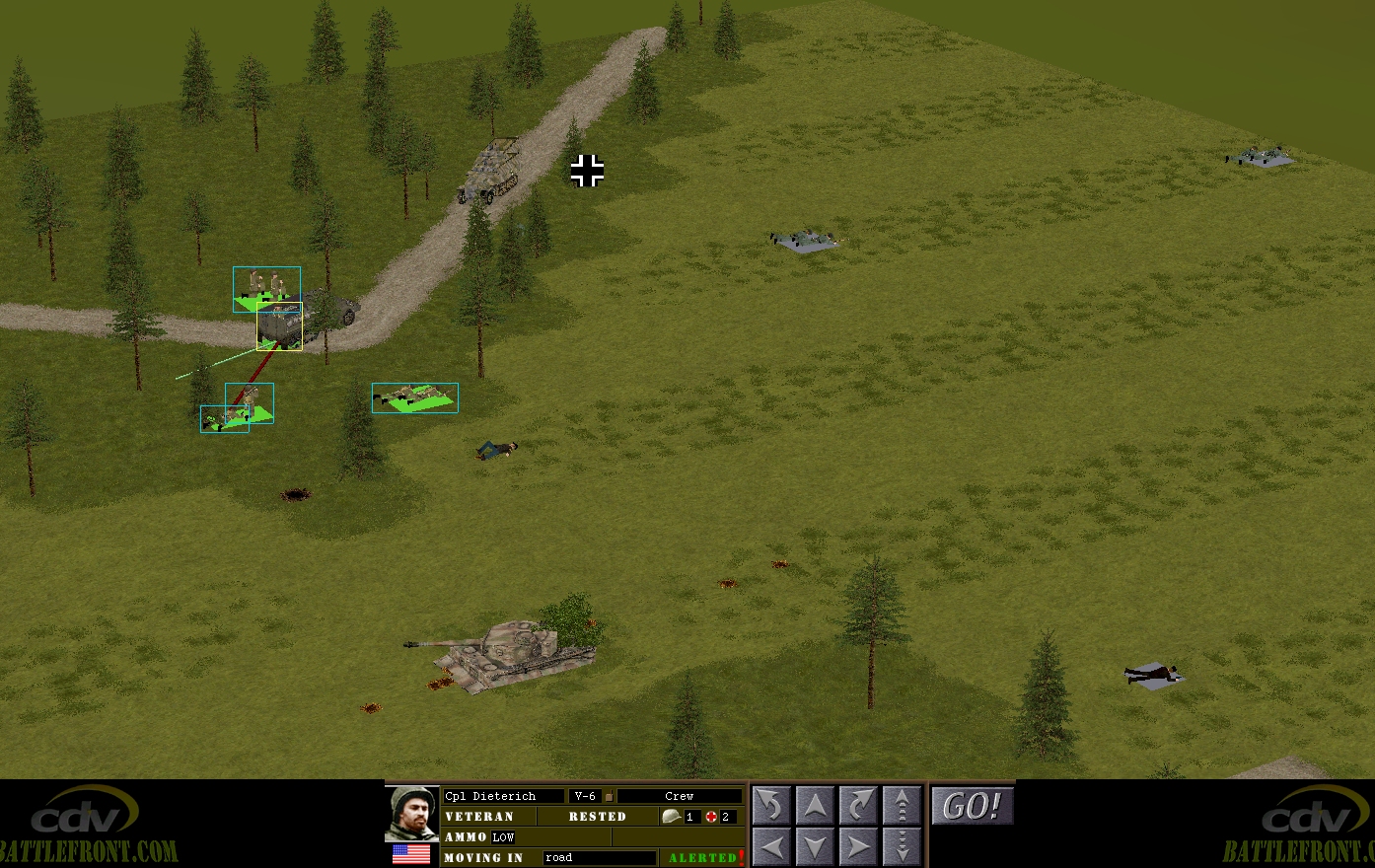Select the prone infantry squad with cyan box
Screen dimensions: 1375x868
click(415, 398)
